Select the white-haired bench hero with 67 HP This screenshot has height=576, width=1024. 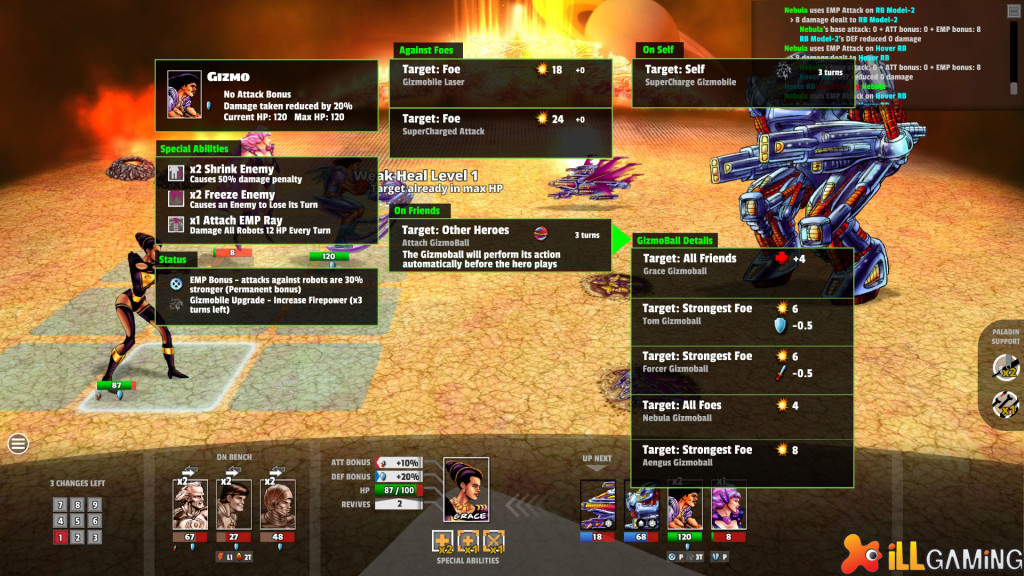click(x=189, y=505)
